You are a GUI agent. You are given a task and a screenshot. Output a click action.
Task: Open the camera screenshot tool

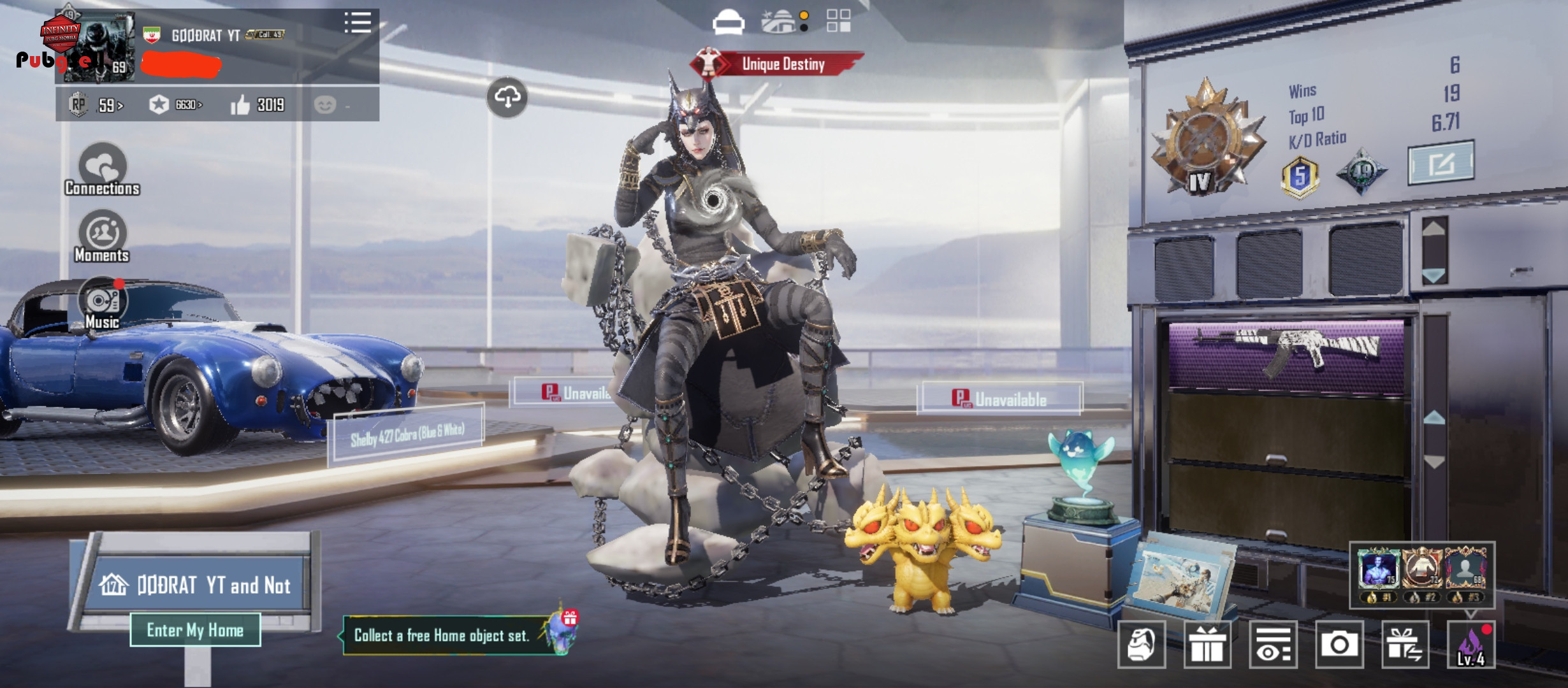(x=1339, y=645)
